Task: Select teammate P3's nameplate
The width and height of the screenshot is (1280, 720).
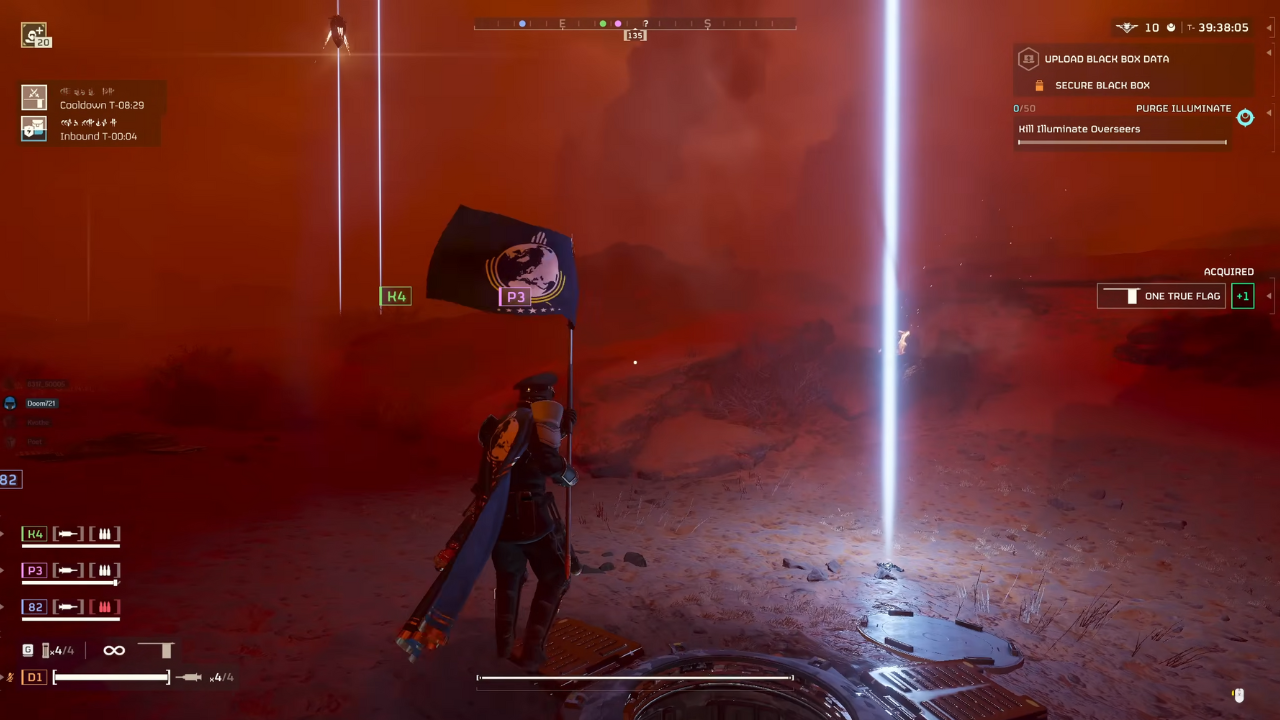Action: [x=516, y=296]
